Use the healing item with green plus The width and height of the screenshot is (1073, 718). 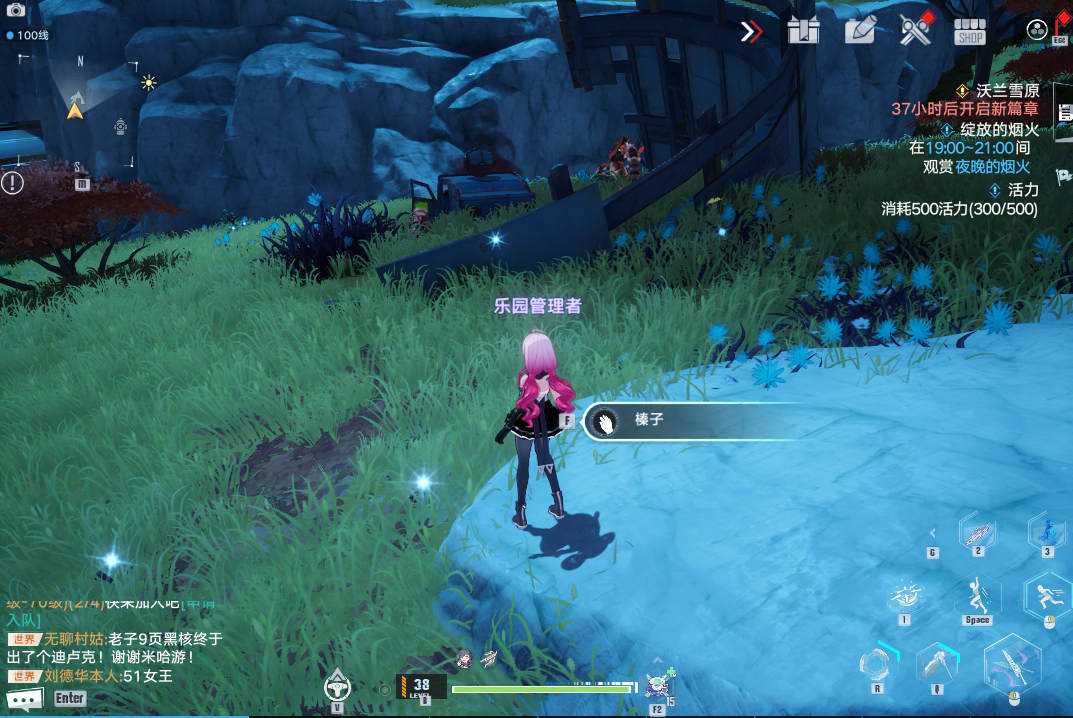(658, 684)
